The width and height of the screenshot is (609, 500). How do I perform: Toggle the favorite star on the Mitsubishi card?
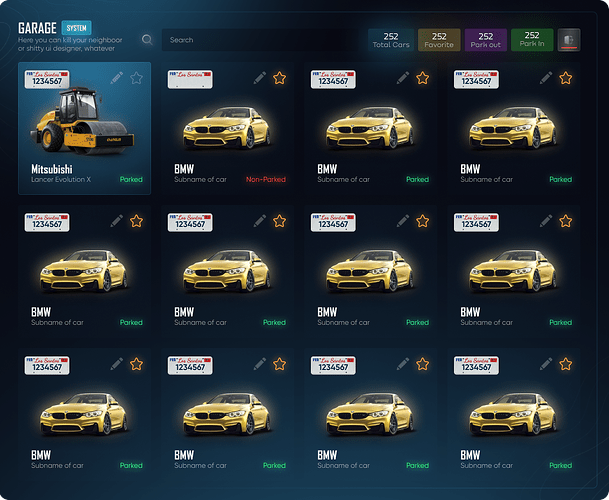click(137, 77)
